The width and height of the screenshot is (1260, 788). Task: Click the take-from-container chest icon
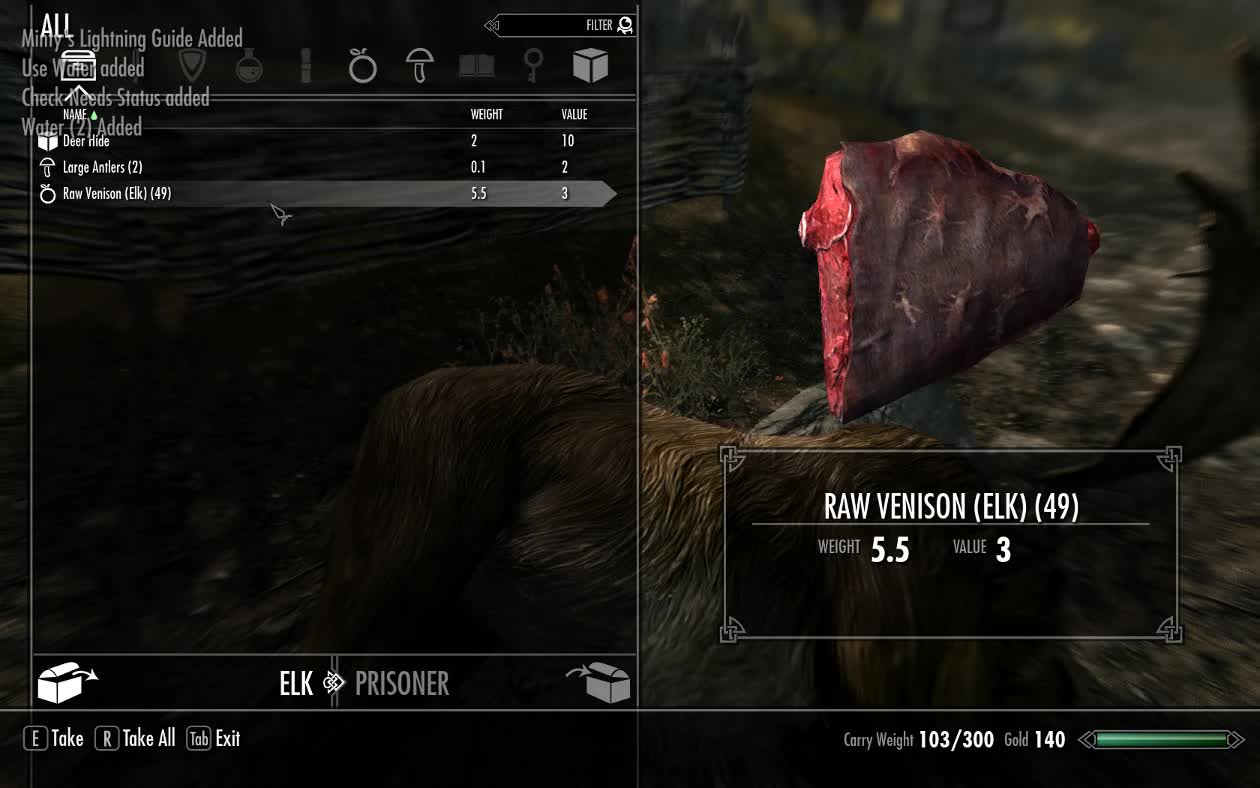(67, 684)
